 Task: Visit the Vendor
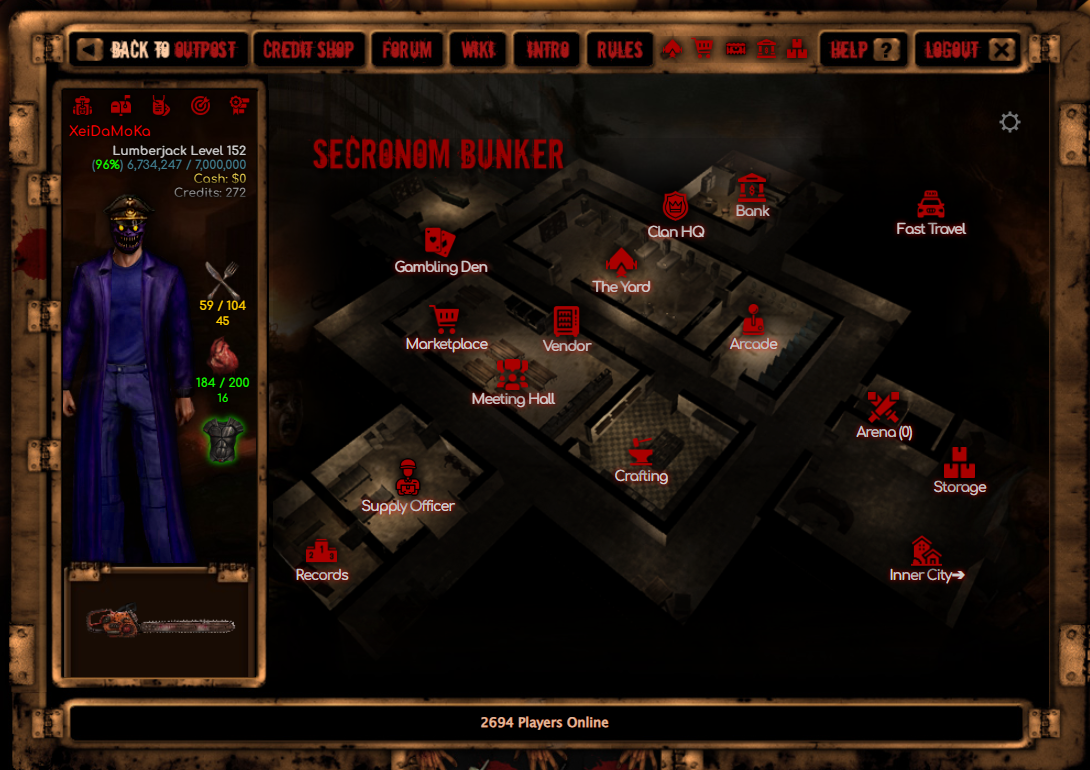pos(567,330)
